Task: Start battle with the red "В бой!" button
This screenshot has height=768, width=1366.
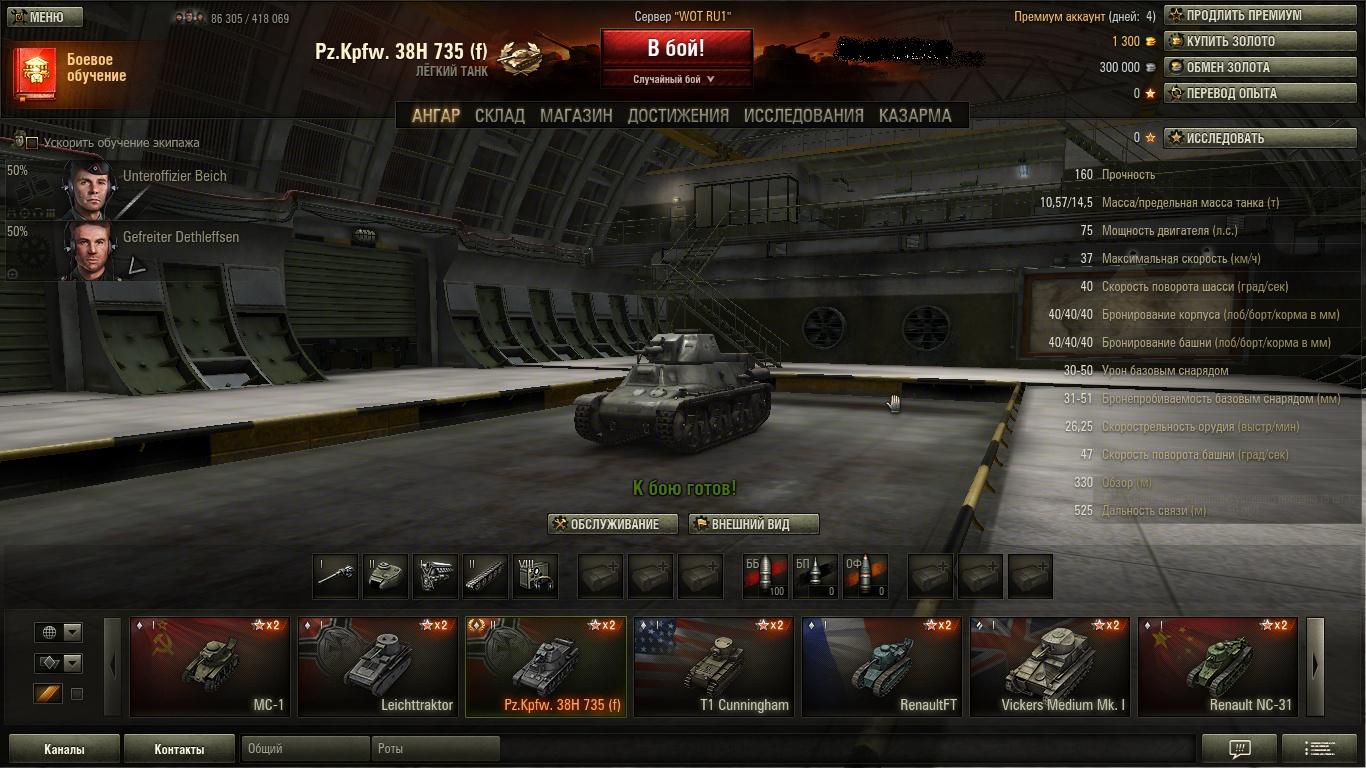Action: [x=676, y=48]
